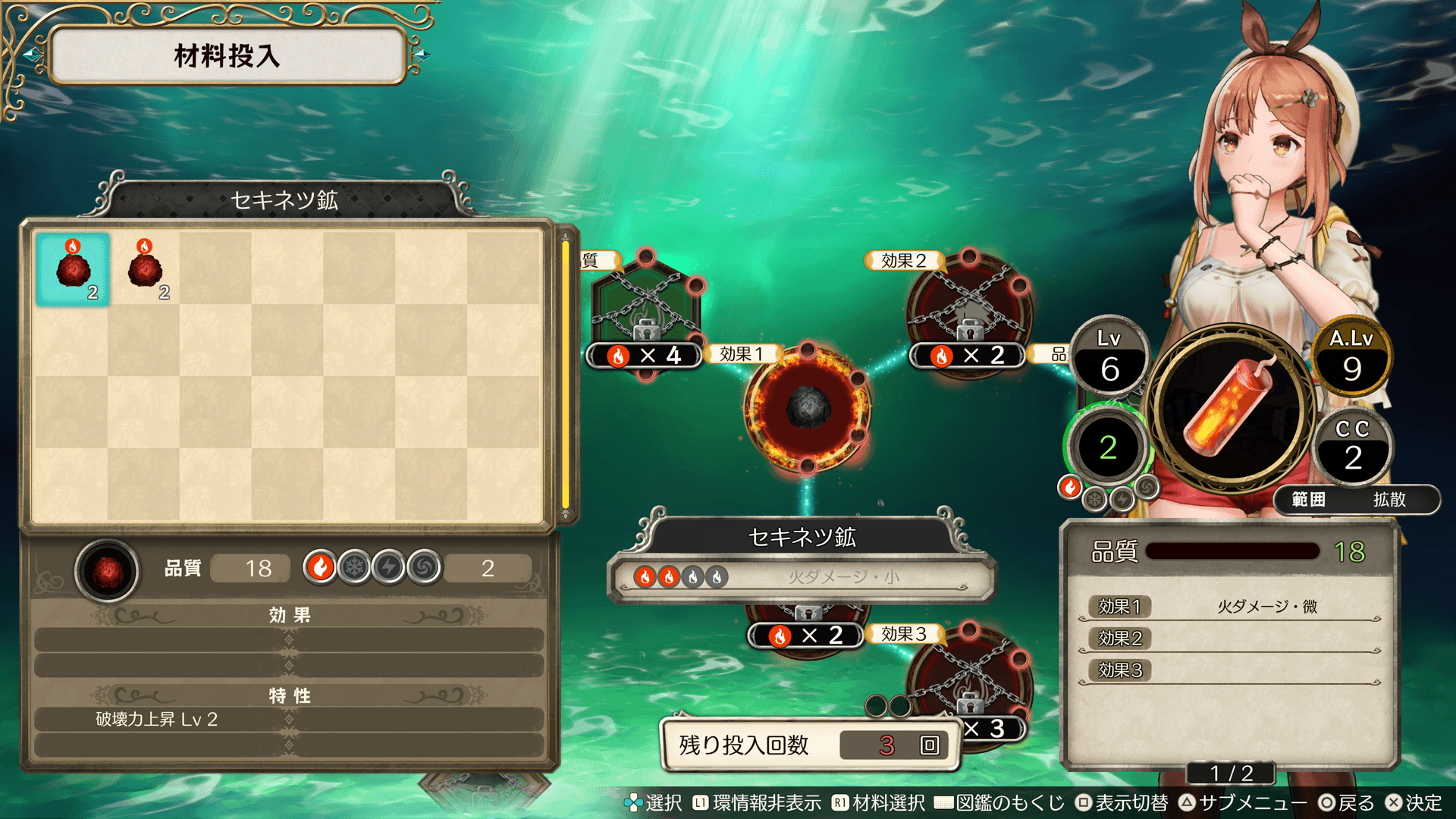Click the red bomb item icon
Viewport: 1456px width, 819px height.
coord(1232,407)
